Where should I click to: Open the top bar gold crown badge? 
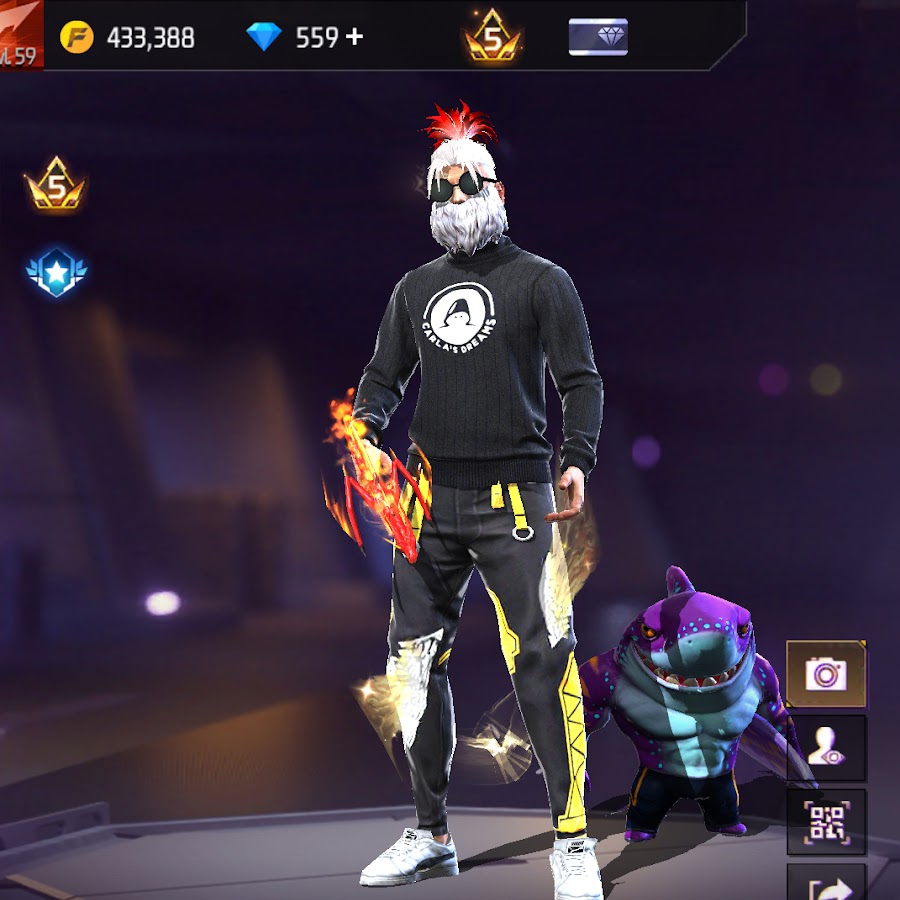(x=493, y=38)
